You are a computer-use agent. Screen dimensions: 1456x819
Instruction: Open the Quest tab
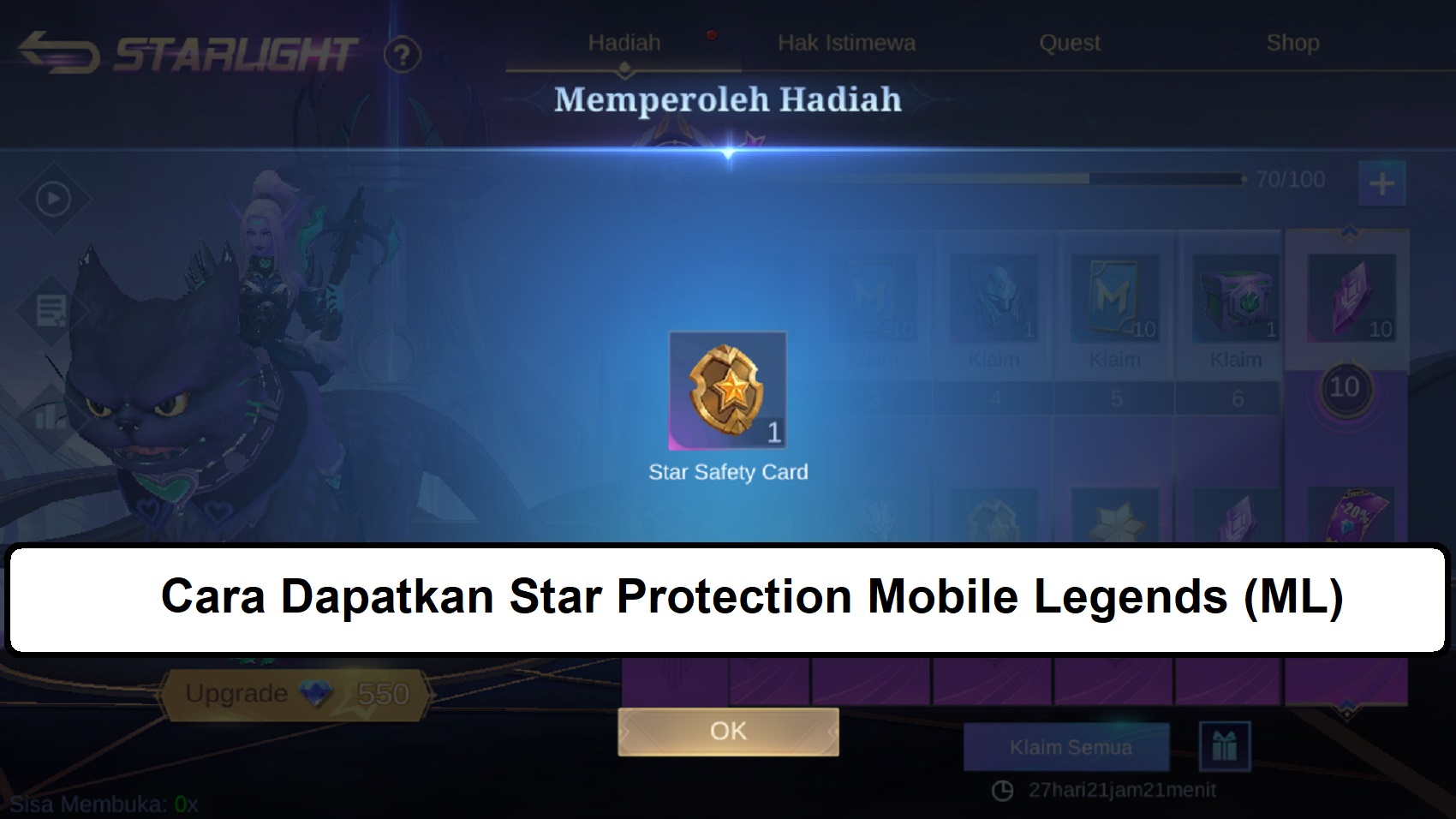(x=1070, y=41)
